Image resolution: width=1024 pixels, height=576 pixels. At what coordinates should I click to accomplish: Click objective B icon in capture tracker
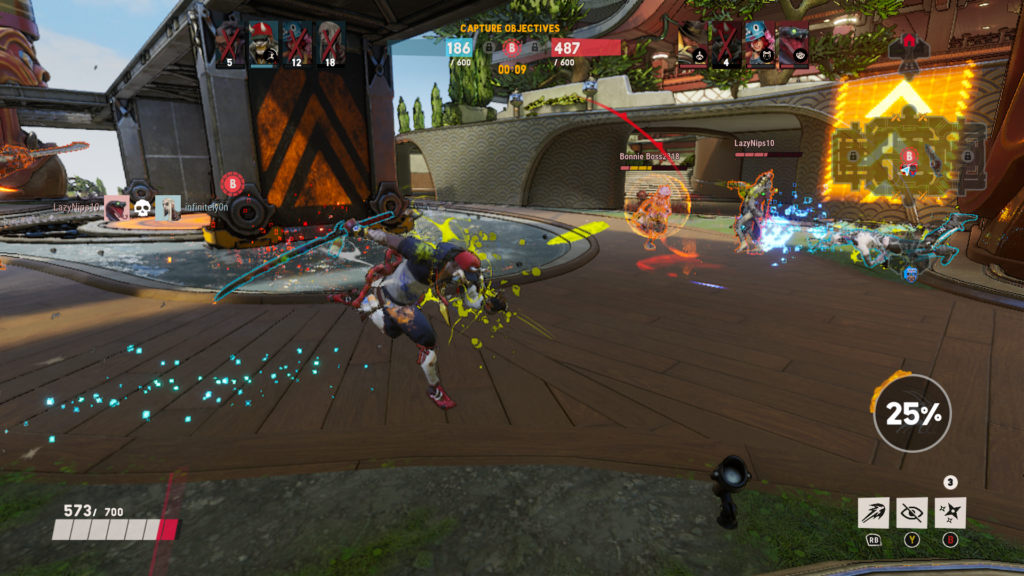click(x=511, y=47)
